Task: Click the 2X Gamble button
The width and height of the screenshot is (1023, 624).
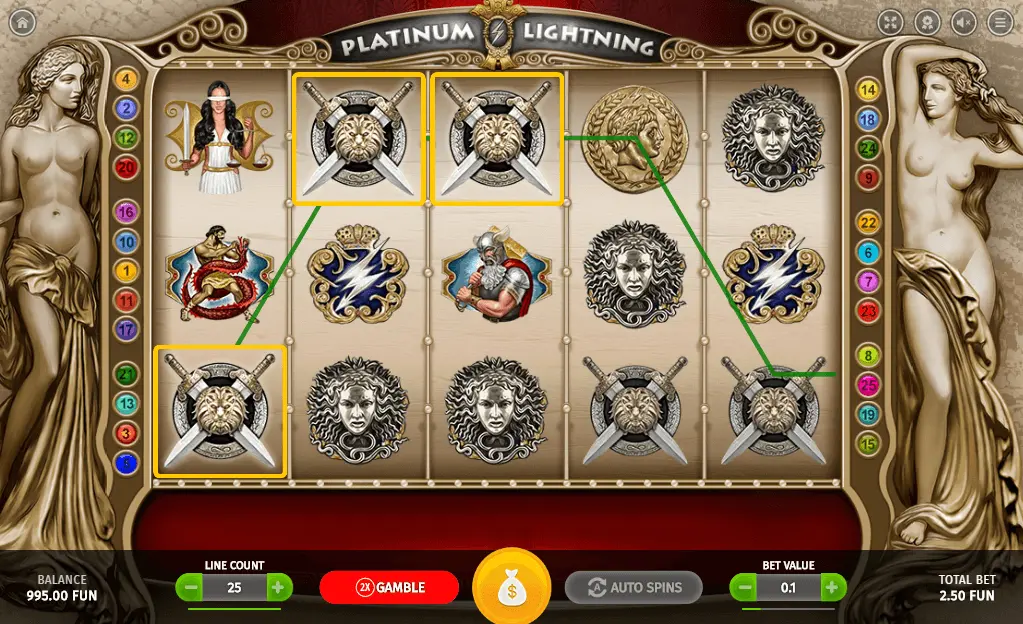Action: pyautogui.click(x=389, y=587)
